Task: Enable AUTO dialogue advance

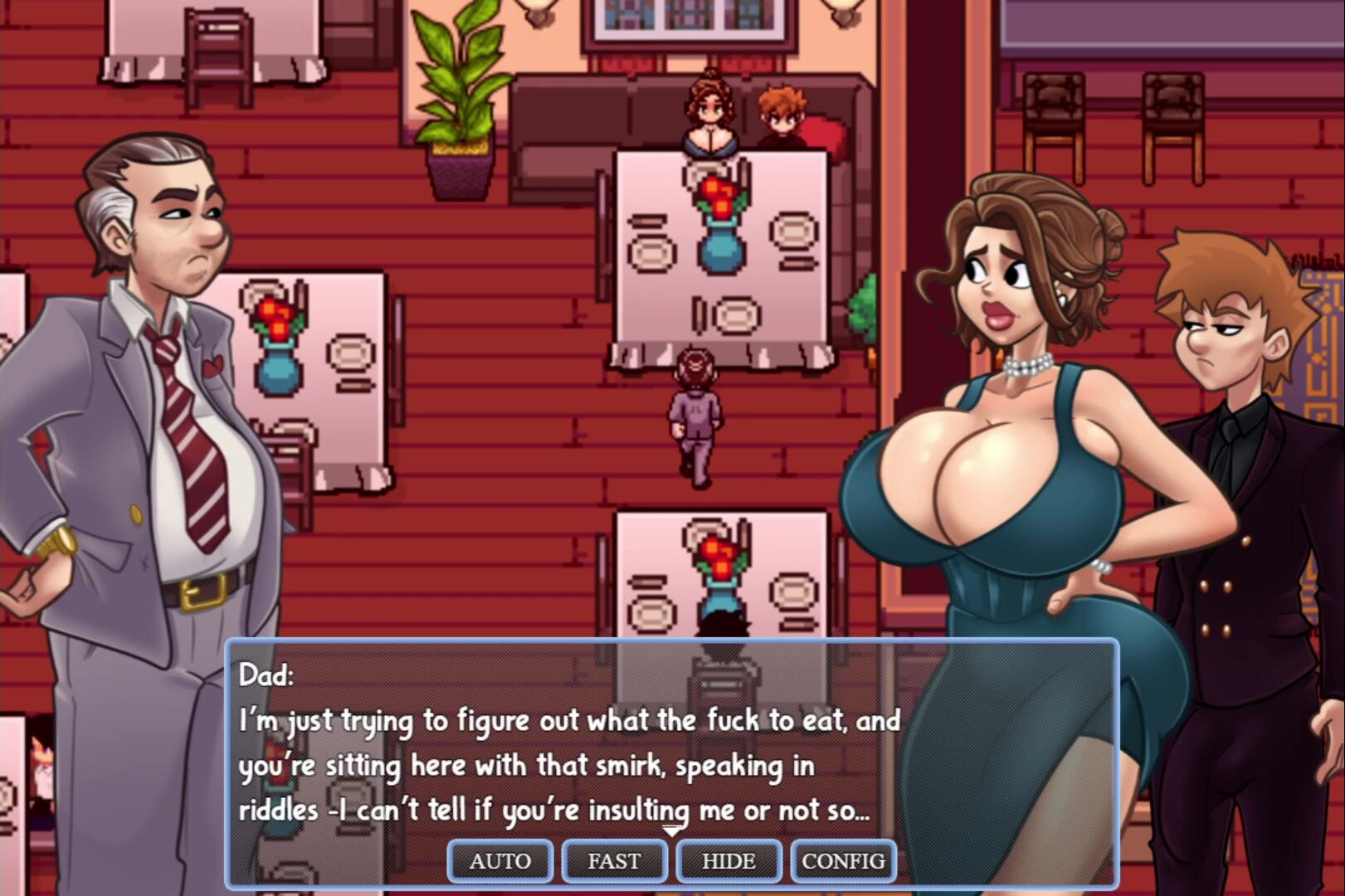Action: [x=500, y=861]
